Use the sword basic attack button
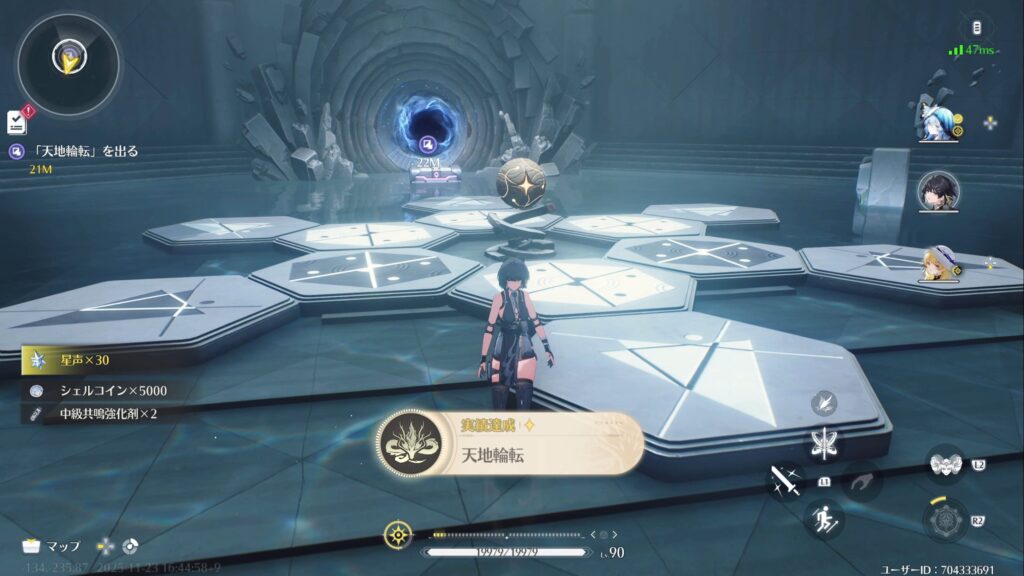 click(785, 481)
